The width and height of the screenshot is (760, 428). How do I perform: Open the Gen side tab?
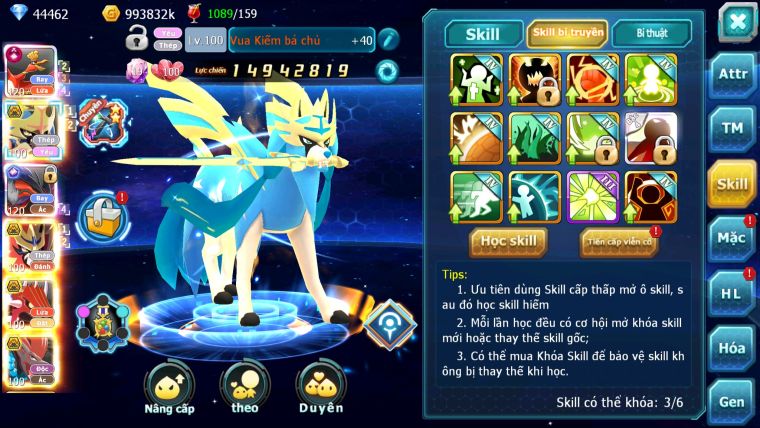731,401
